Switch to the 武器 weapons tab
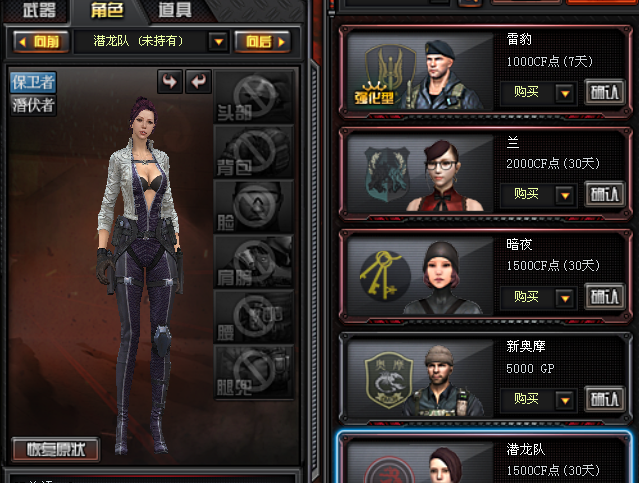Image resolution: width=639 pixels, height=483 pixels. pyautogui.click(x=39, y=11)
